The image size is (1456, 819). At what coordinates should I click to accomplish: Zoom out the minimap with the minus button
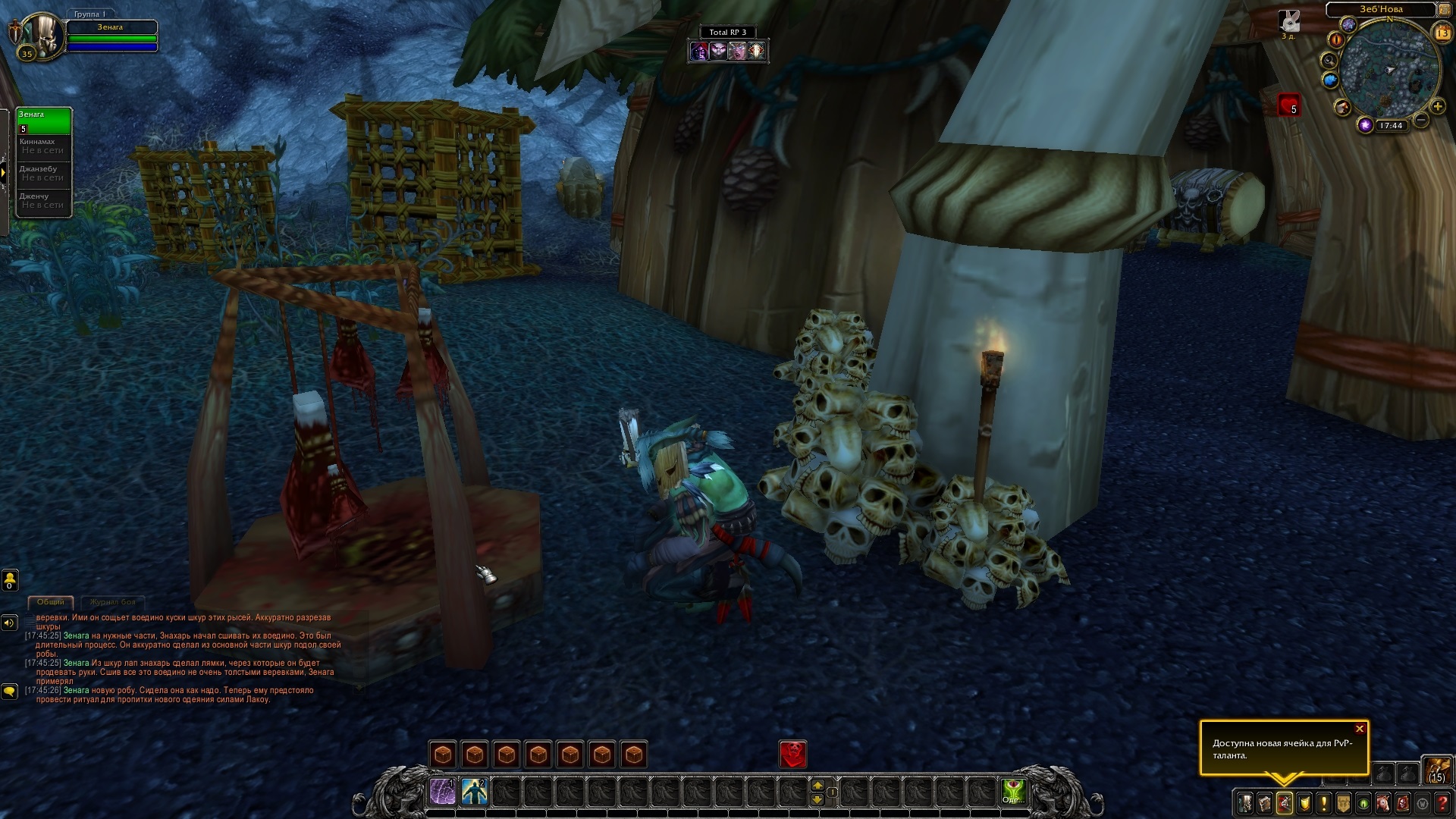point(1421,120)
